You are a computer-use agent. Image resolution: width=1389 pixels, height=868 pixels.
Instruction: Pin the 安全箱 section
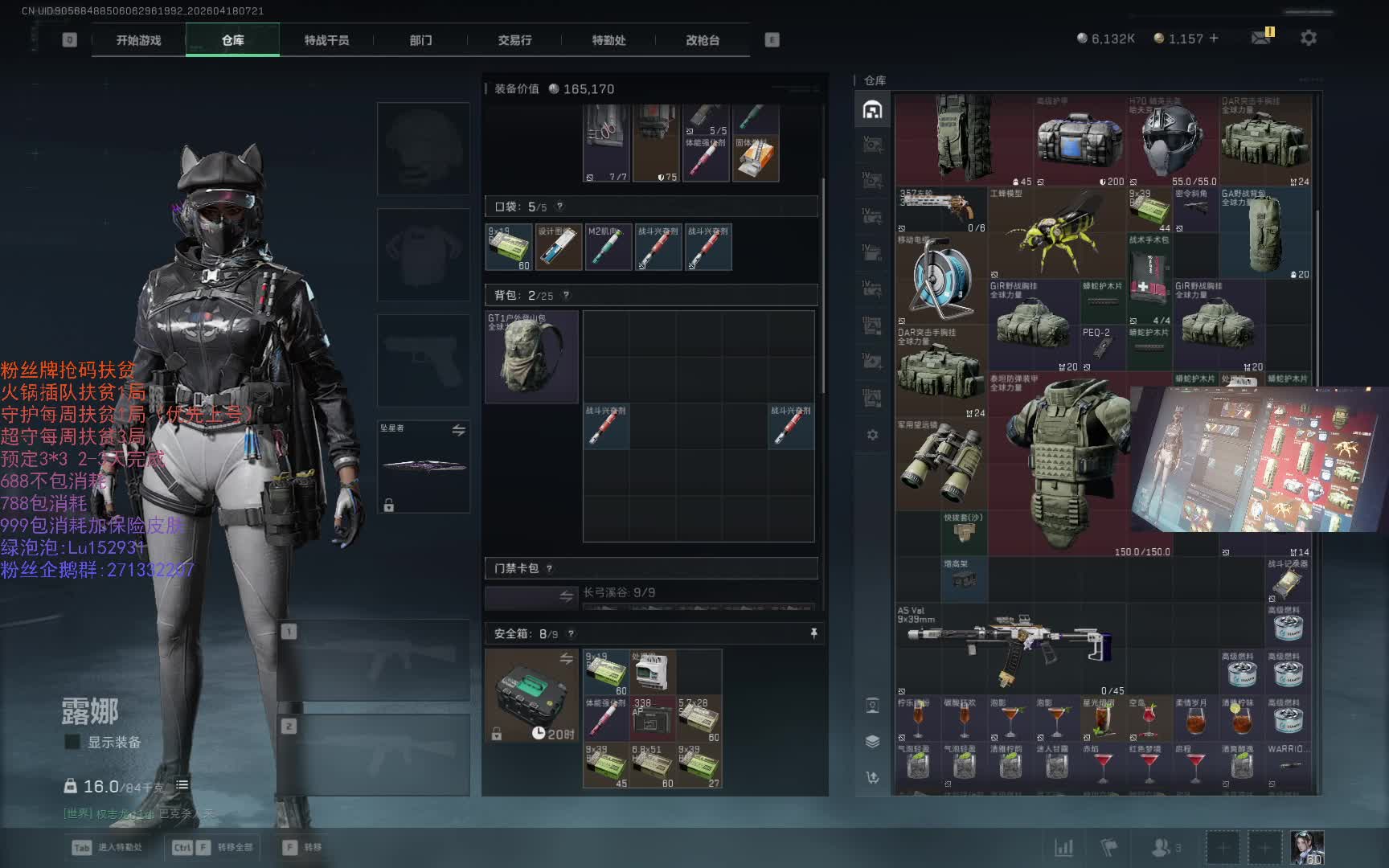tap(813, 633)
